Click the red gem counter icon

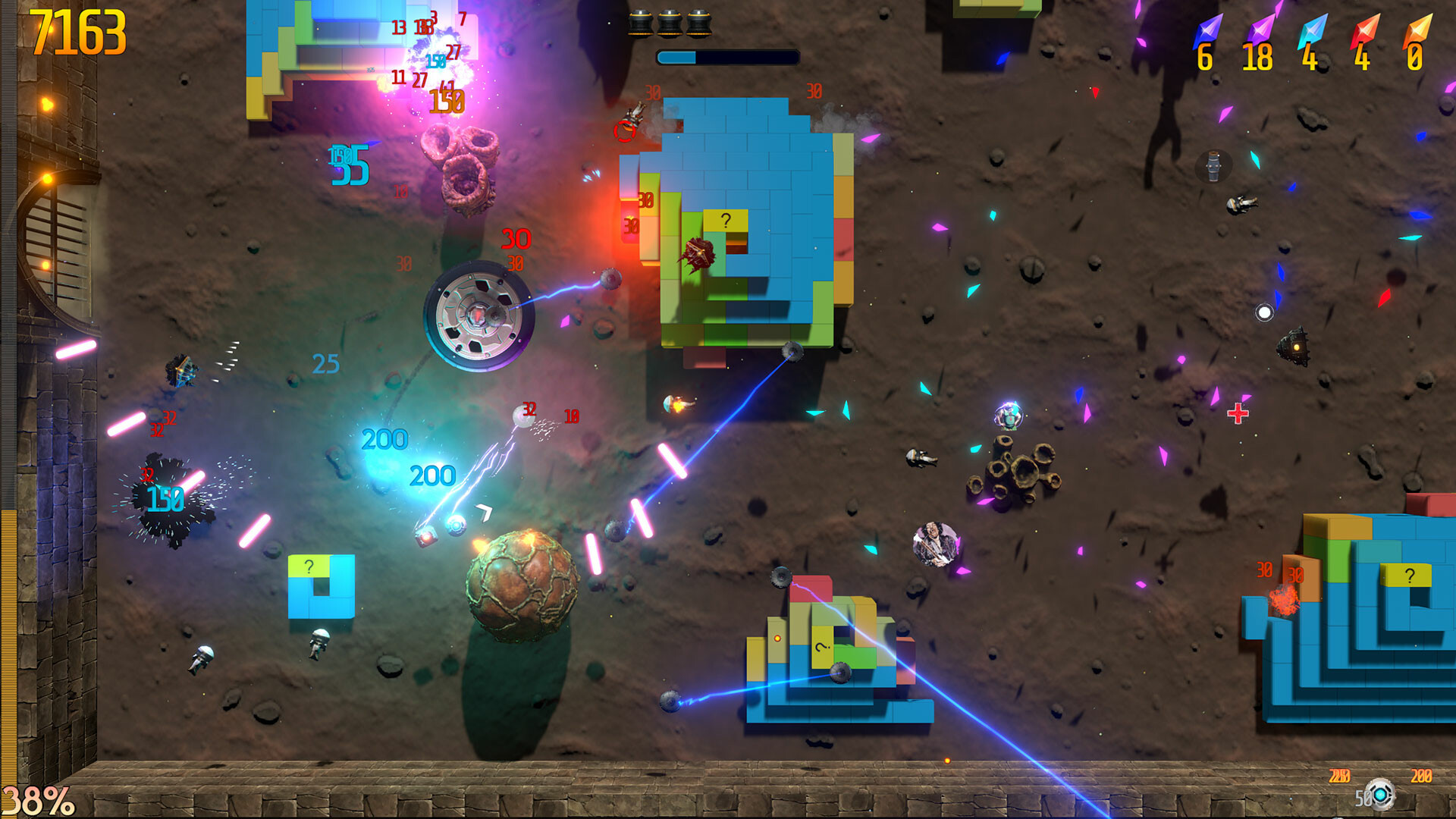point(1365,30)
